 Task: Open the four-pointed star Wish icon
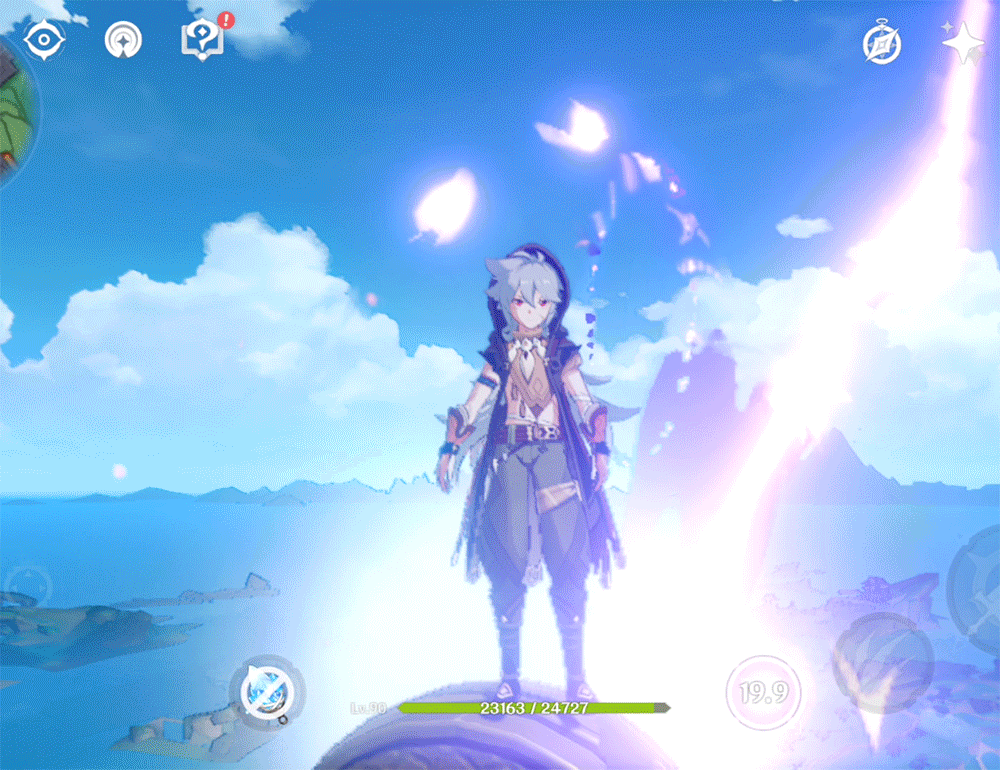pyautogui.click(x=963, y=43)
